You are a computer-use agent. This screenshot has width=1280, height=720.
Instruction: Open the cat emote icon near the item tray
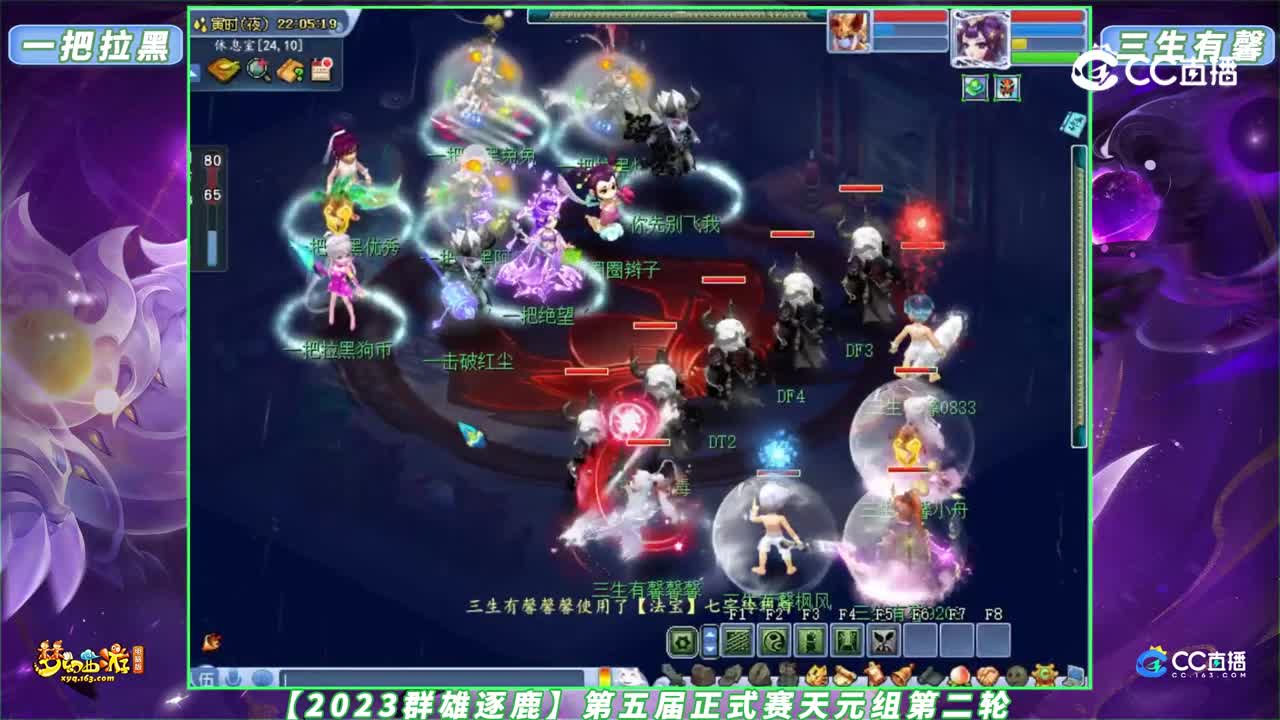(x=630, y=677)
